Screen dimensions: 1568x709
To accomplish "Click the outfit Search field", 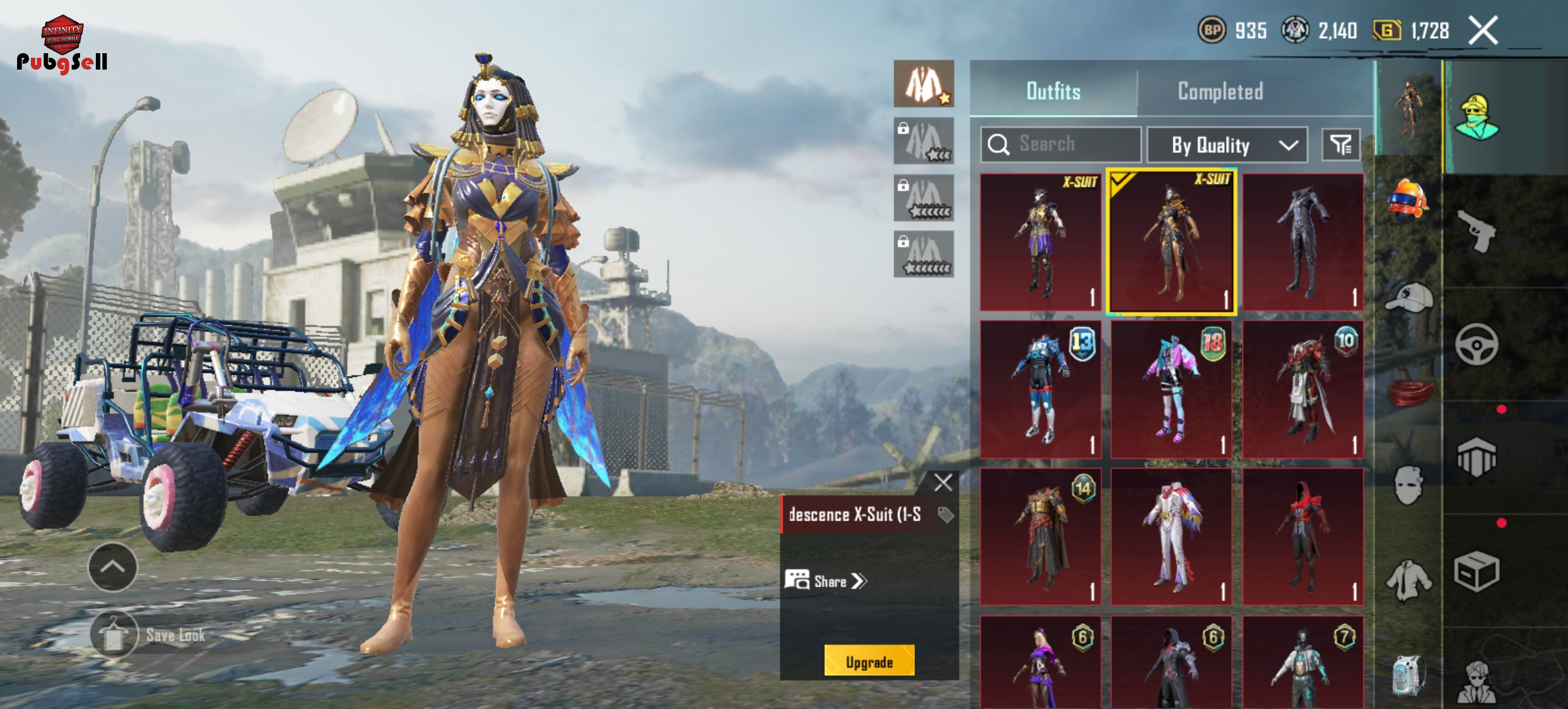I will click(1061, 144).
